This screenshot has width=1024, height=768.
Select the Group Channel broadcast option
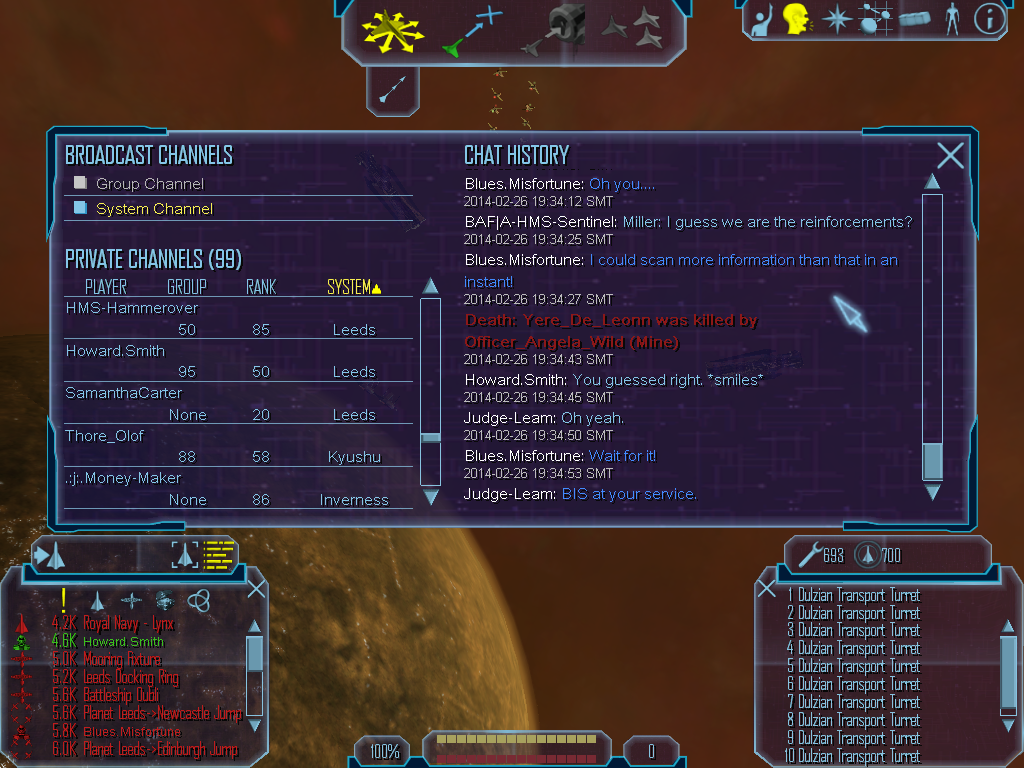click(149, 184)
